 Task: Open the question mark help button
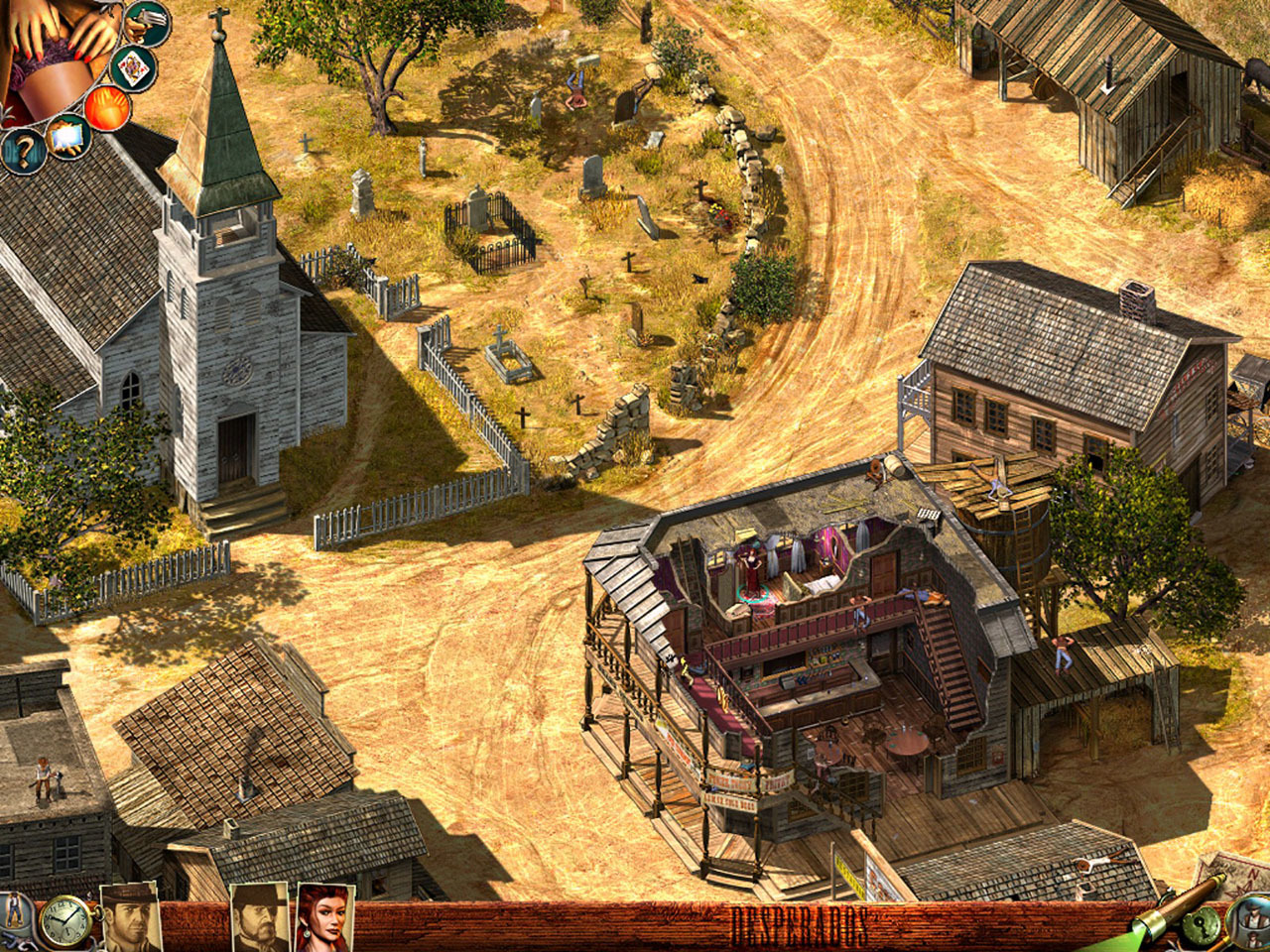pos(22,153)
